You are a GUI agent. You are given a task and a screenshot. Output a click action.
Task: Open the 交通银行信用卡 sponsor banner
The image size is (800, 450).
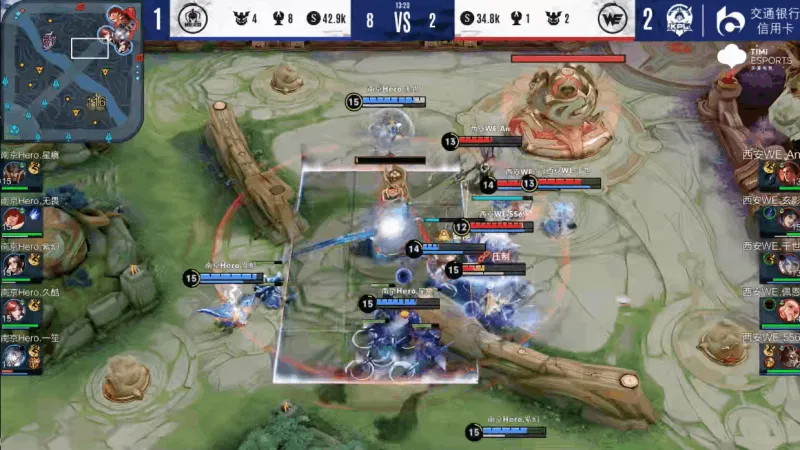click(757, 19)
